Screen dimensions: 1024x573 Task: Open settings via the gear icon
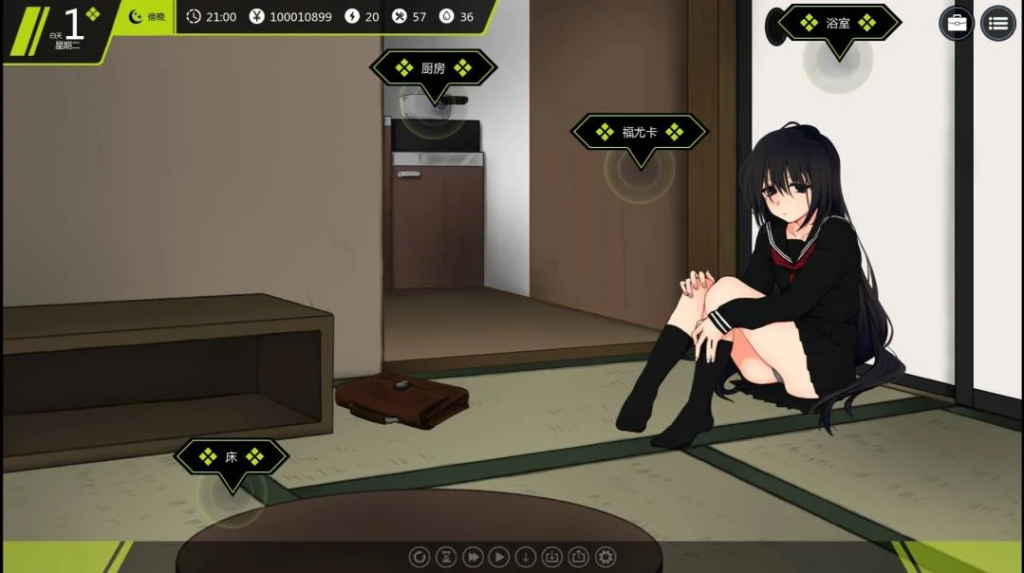[x=605, y=556]
